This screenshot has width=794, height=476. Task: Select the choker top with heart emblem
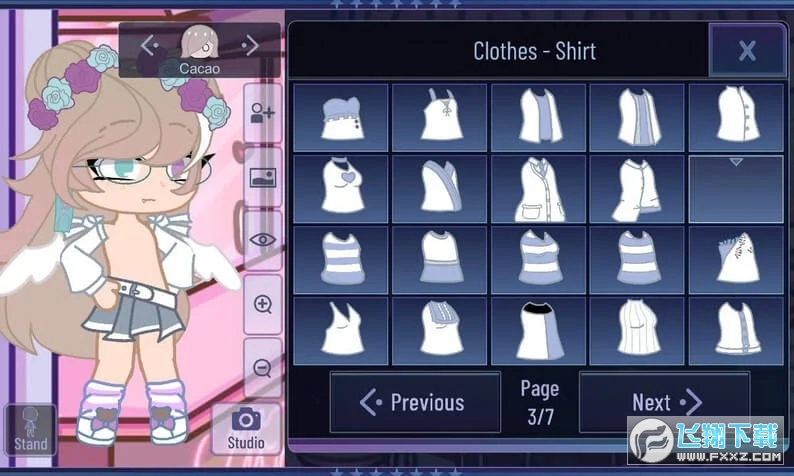pyautogui.click(x=340, y=188)
